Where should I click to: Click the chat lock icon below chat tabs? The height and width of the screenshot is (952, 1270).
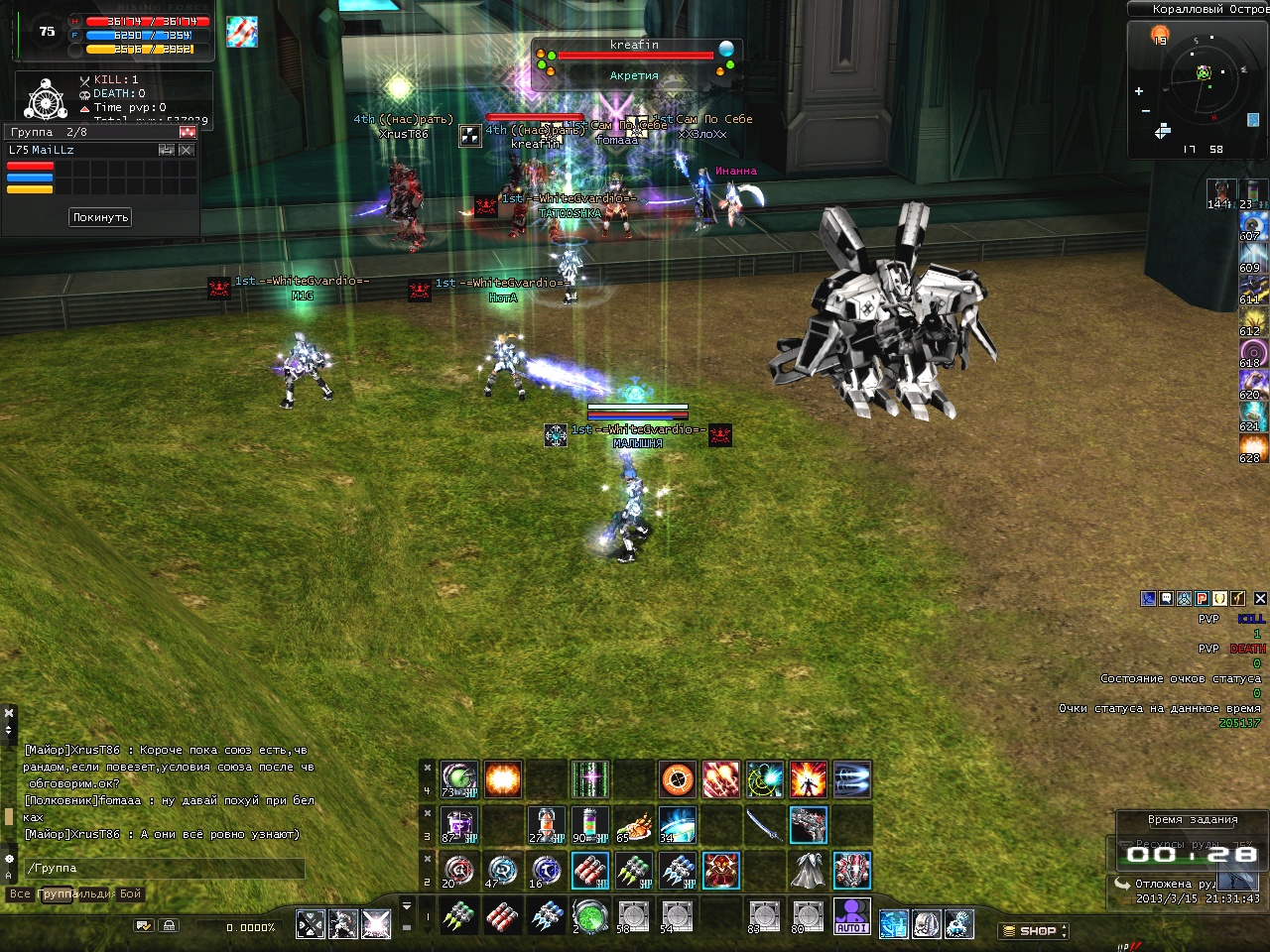170,925
